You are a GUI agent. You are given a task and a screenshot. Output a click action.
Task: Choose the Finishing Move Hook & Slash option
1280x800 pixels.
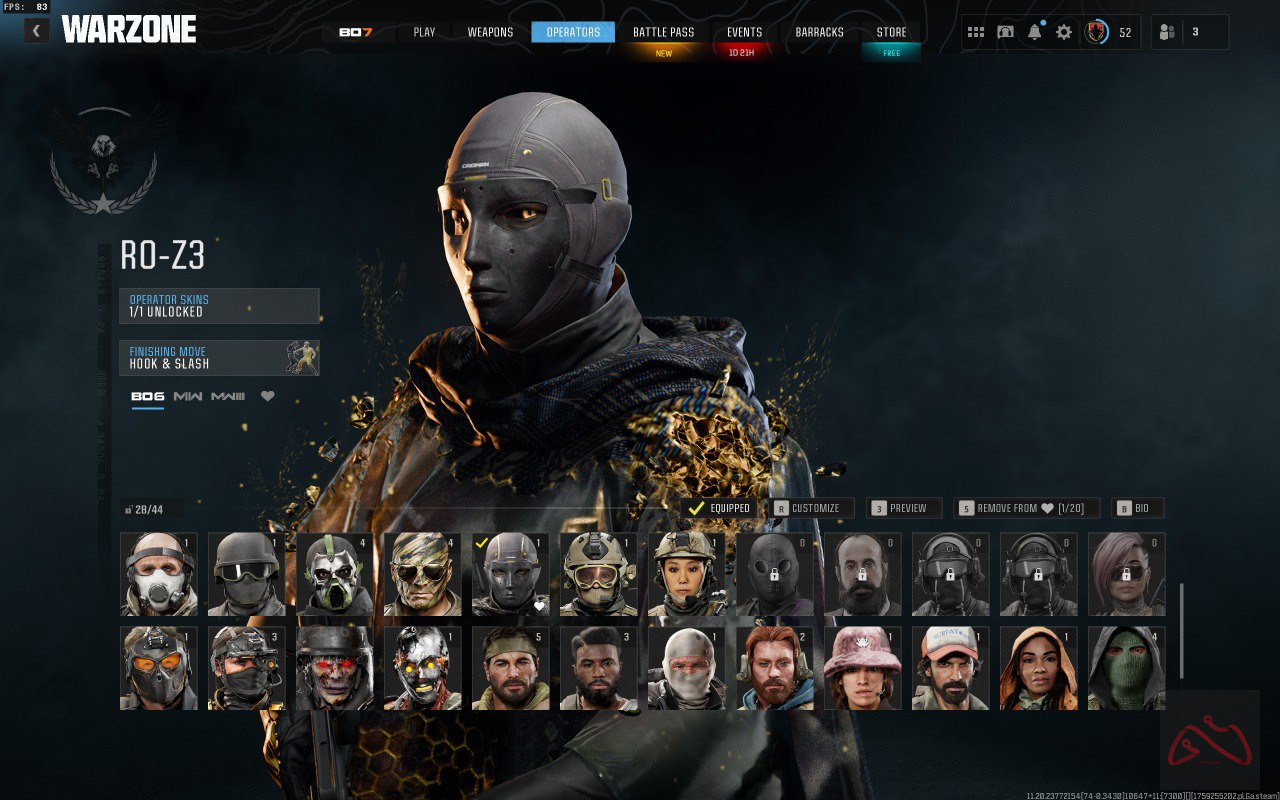click(219, 358)
